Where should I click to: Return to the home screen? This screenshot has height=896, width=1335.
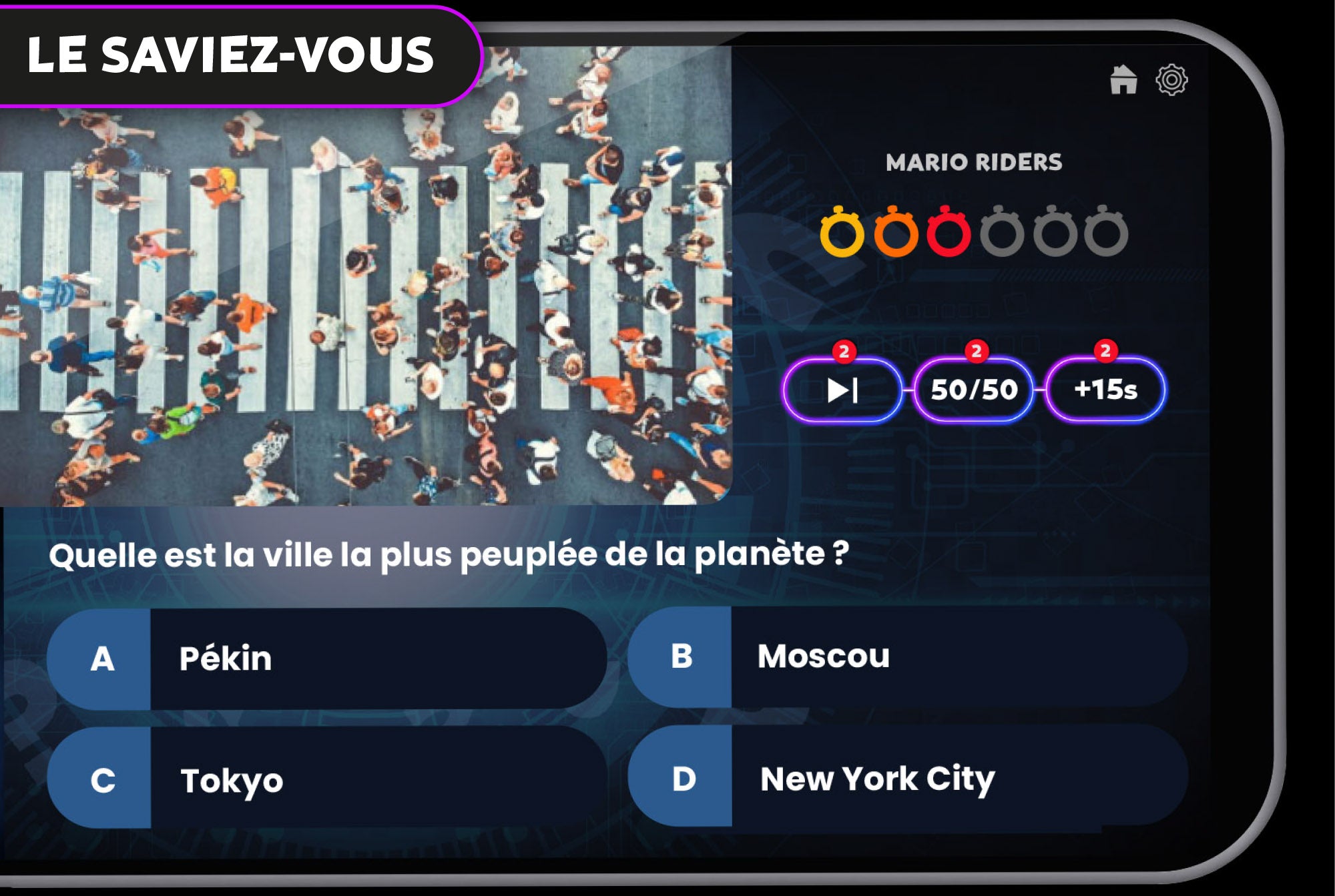click(1123, 80)
